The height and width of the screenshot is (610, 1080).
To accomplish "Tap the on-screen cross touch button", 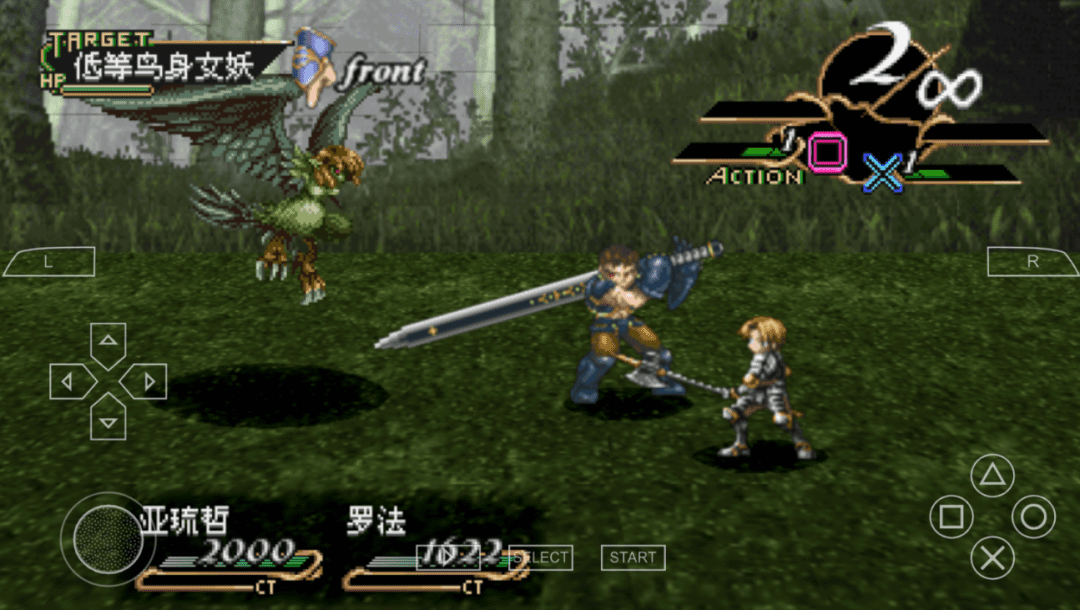I will tap(992, 558).
